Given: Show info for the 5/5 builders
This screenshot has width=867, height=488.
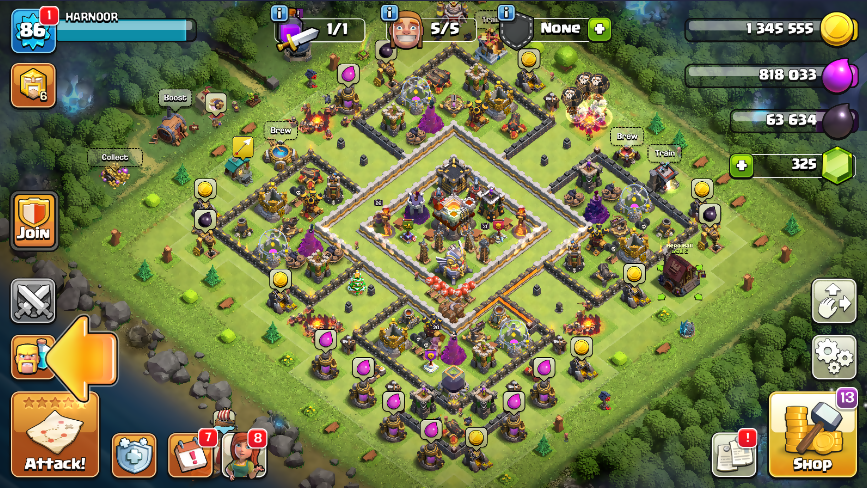Looking at the screenshot, I should click(x=391, y=13).
